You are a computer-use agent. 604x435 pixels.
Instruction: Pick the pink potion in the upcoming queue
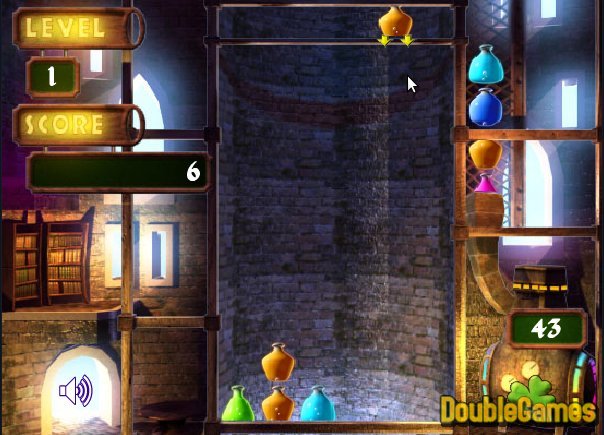click(x=485, y=184)
